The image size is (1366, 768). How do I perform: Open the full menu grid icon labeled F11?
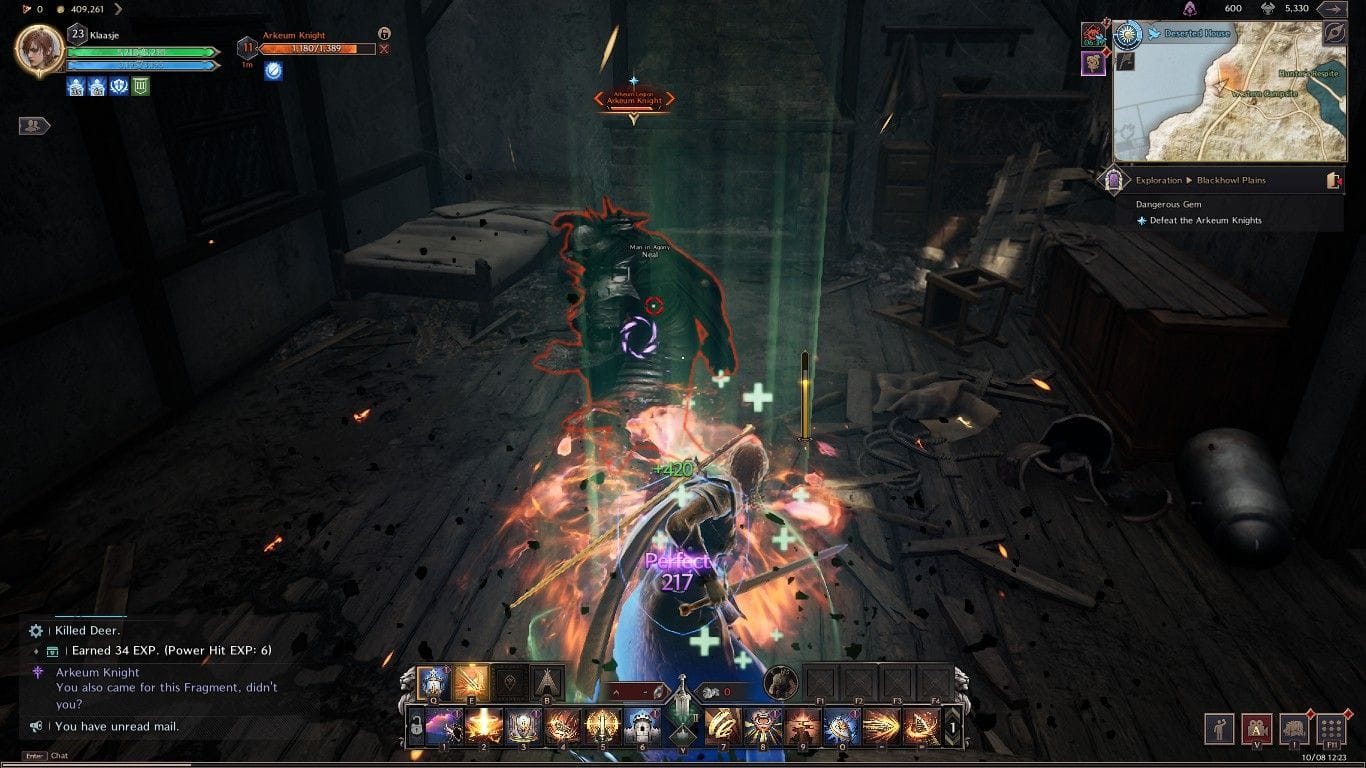click(x=1332, y=729)
